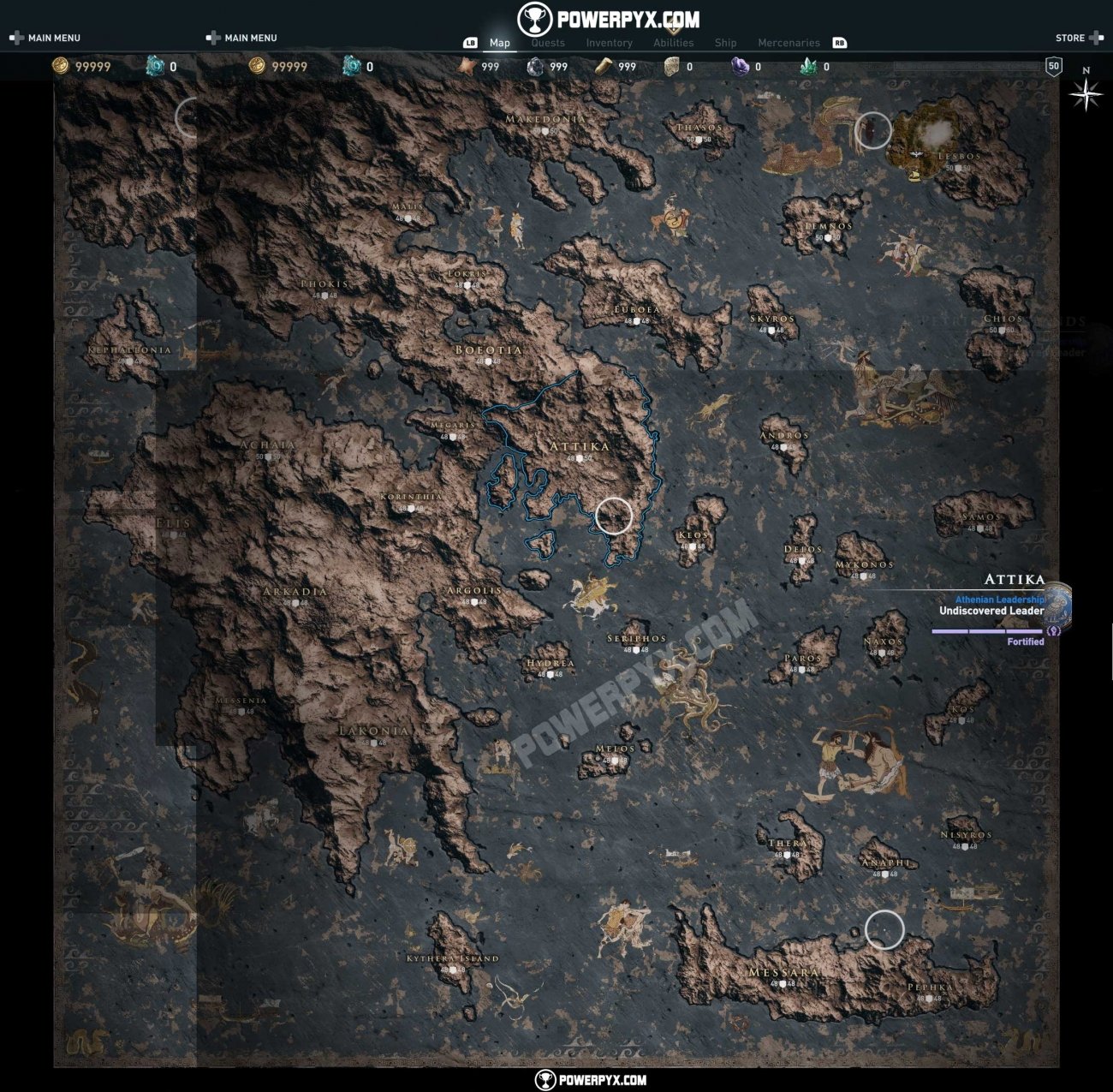The height and width of the screenshot is (1092, 1113).
Task: Open the Mercenaries screen
Action: tap(788, 43)
